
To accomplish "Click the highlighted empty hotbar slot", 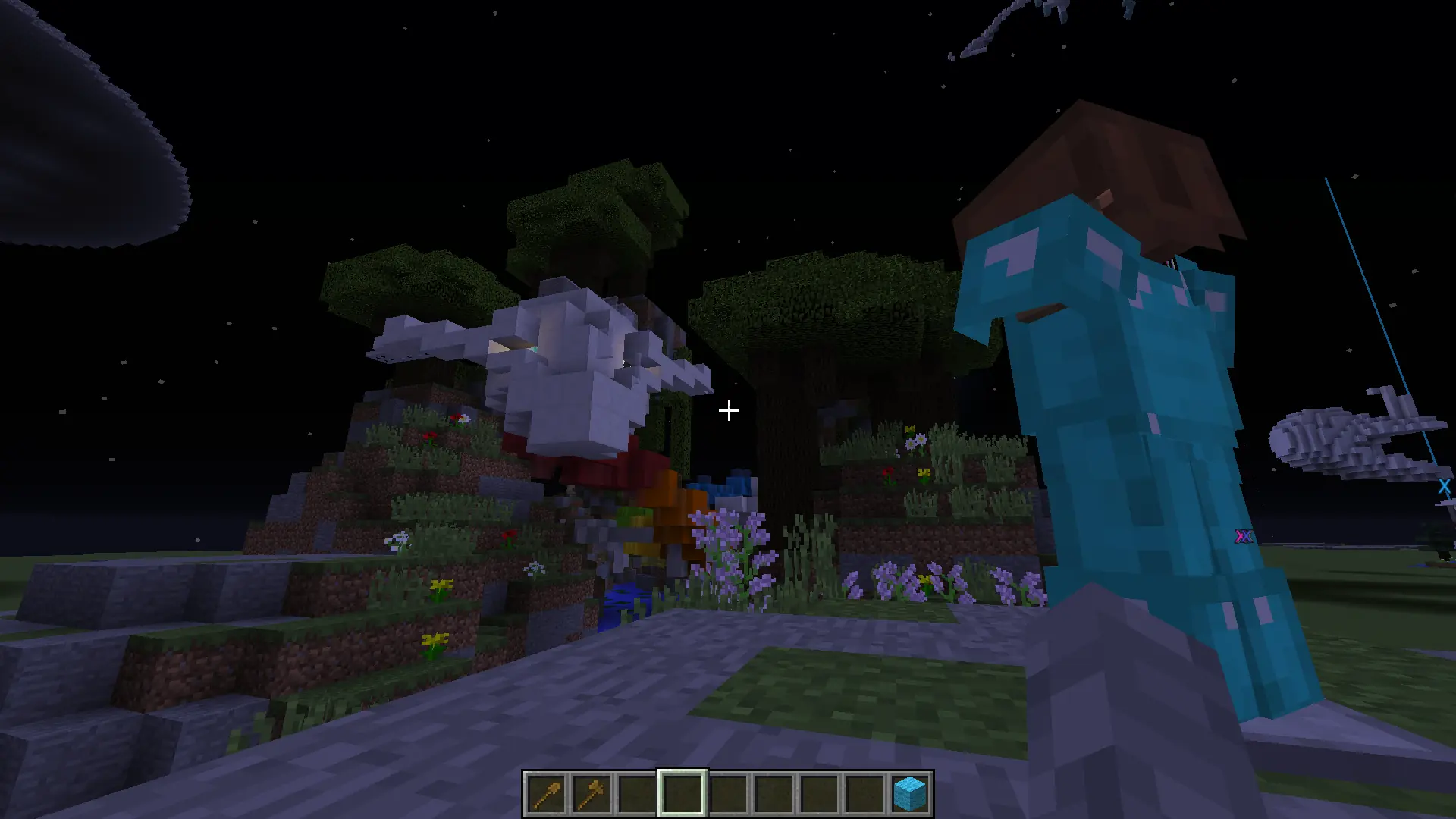I will (682, 793).
